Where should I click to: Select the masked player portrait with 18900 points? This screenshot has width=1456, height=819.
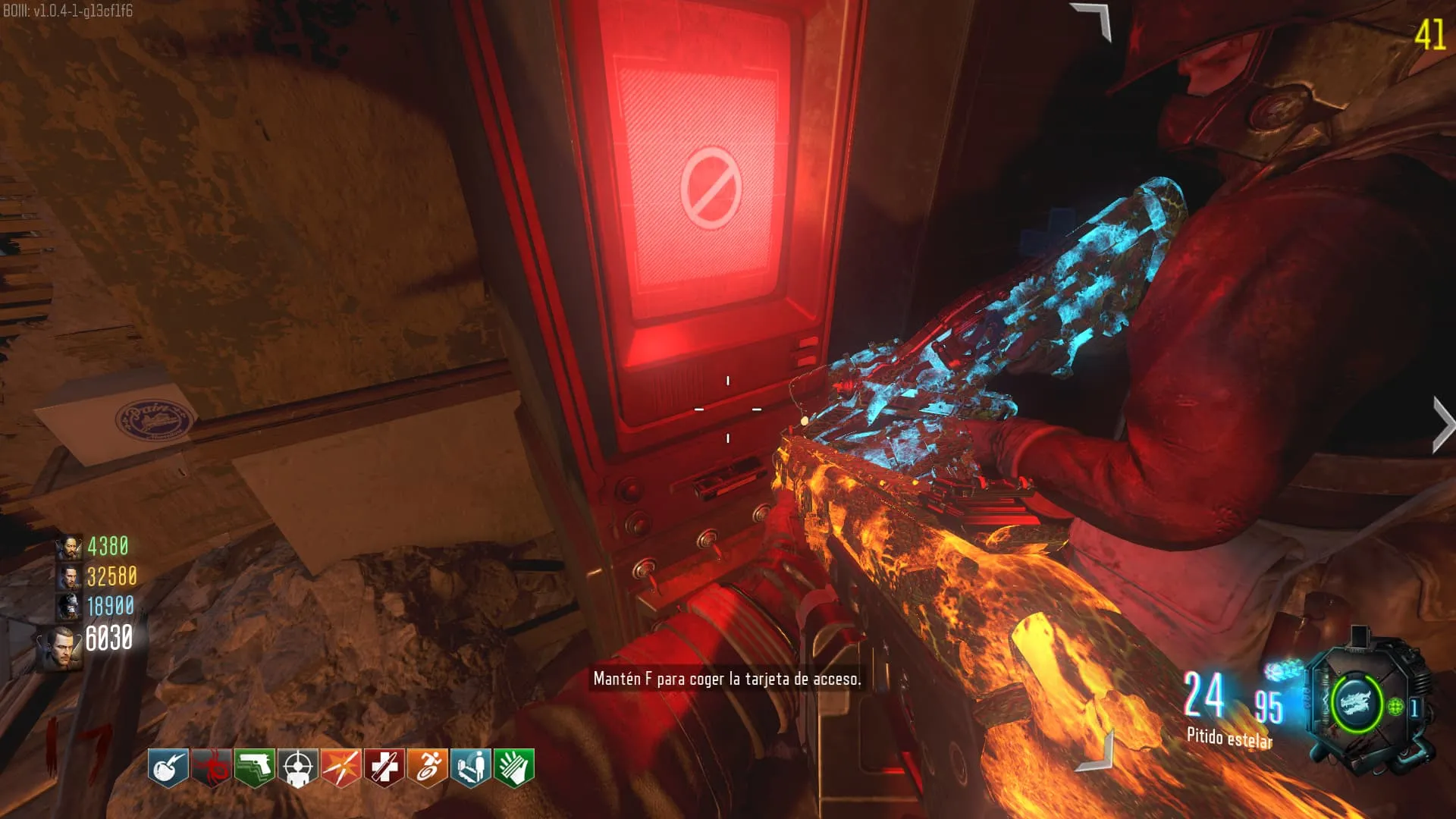pos(69,607)
